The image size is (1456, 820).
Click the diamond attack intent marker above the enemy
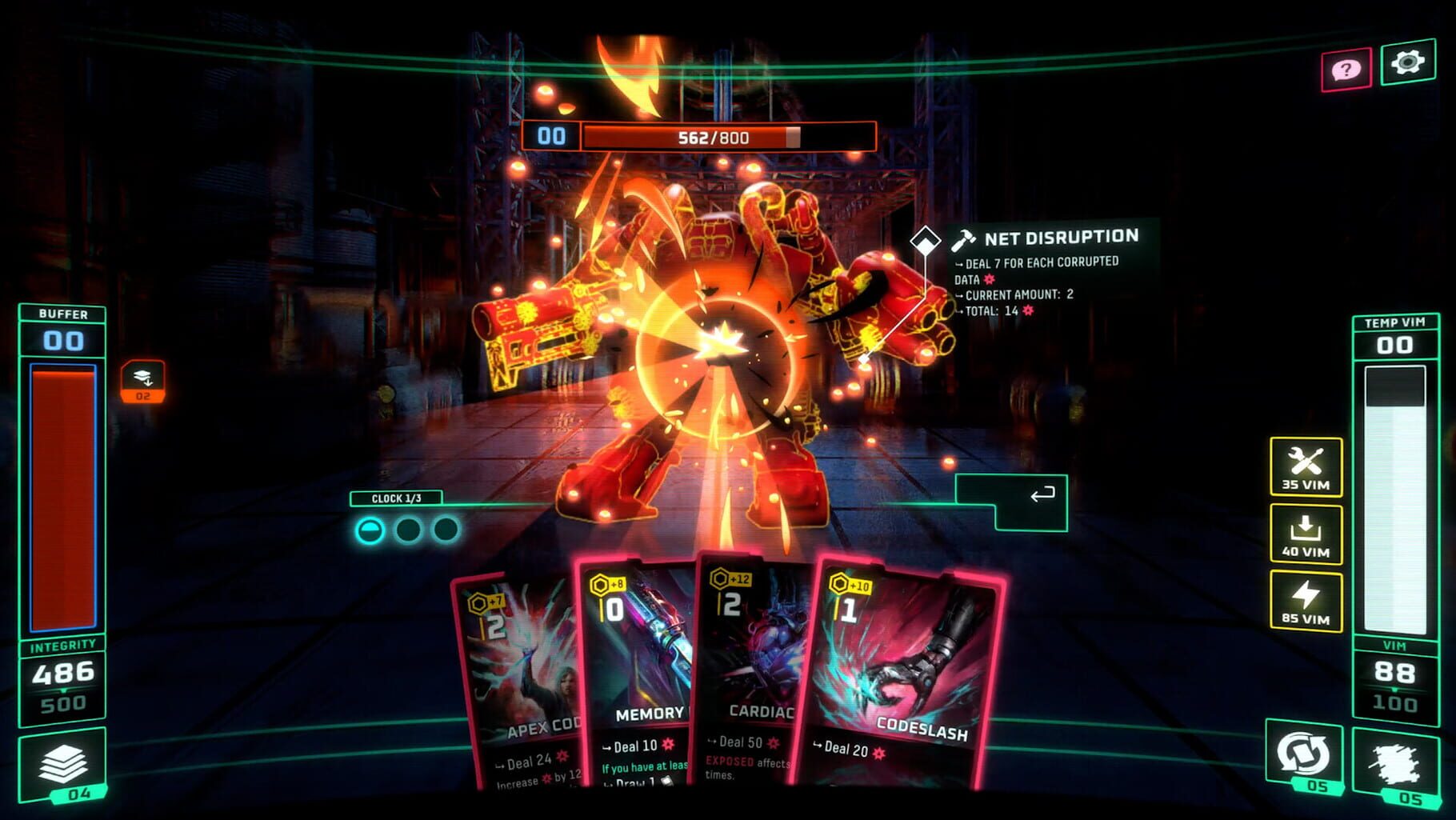[x=926, y=238]
